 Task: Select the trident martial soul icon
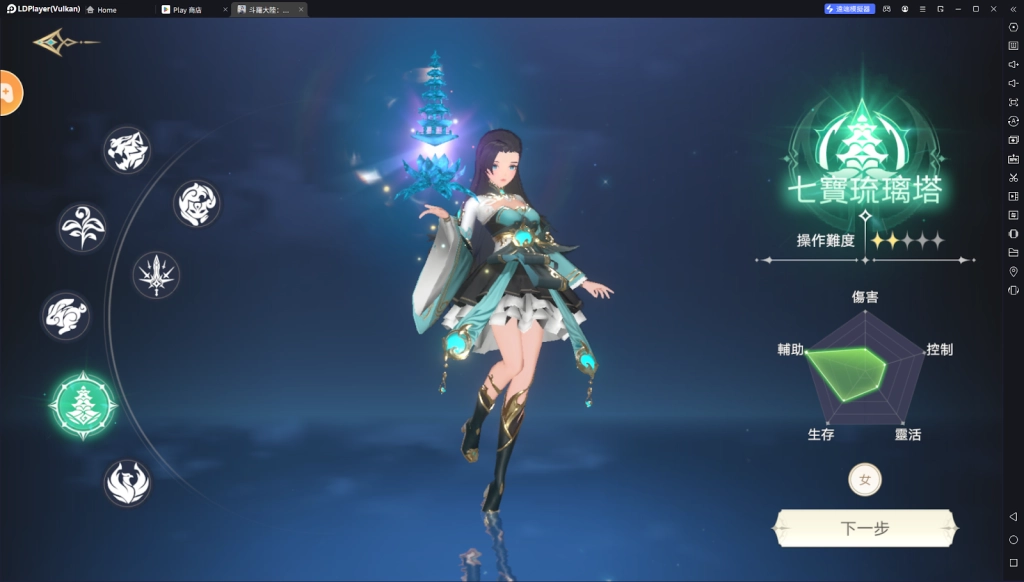[x=156, y=275]
